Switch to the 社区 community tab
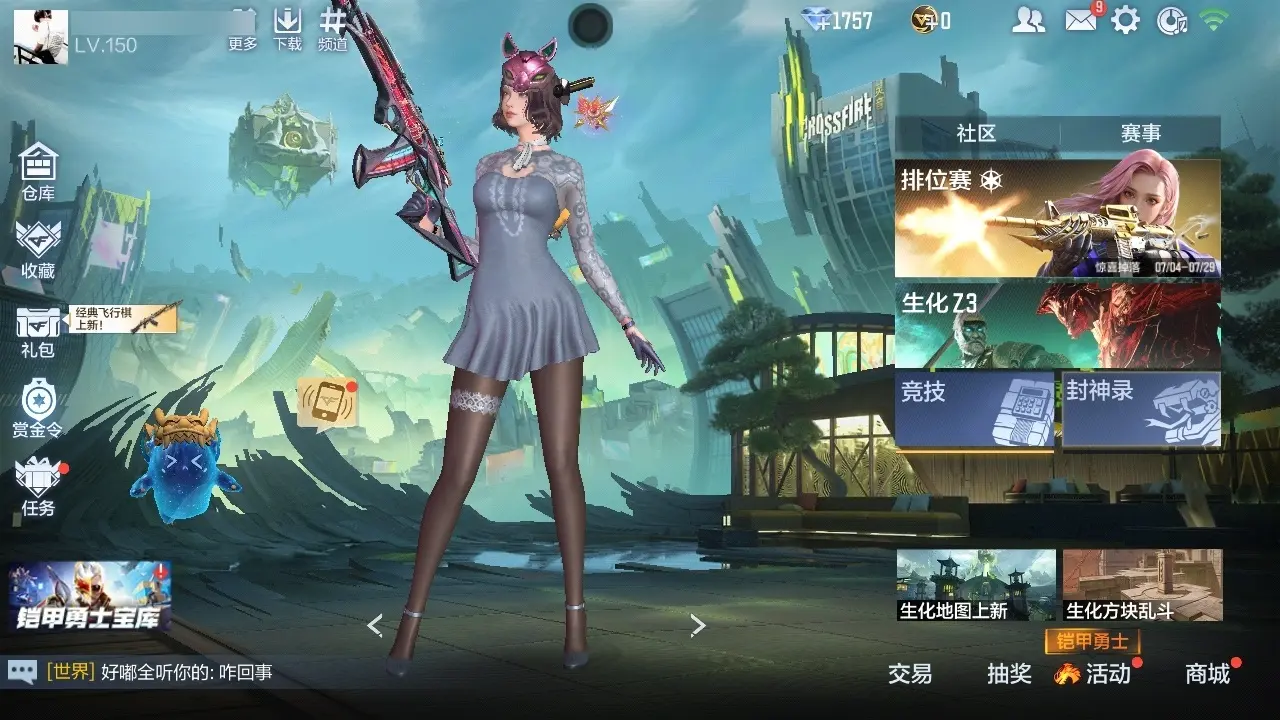 976,133
